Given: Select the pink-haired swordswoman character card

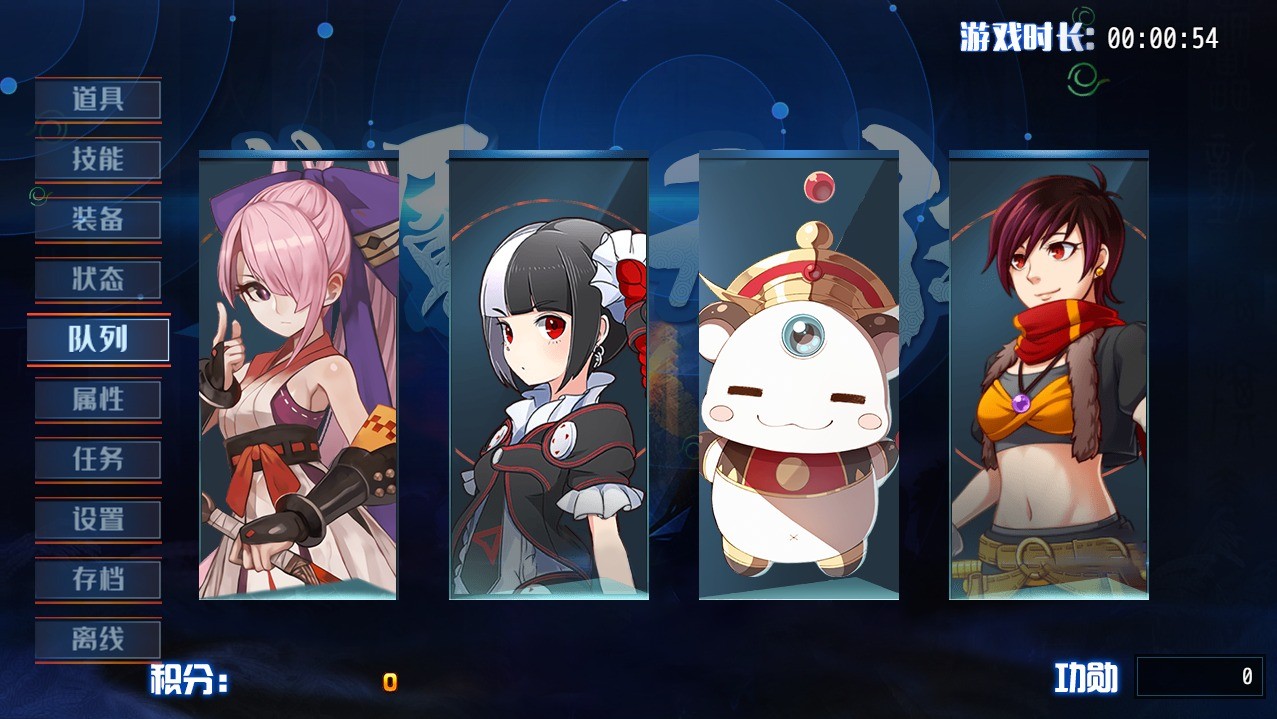Looking at the screenshot, I should click(x=298, y=376).
